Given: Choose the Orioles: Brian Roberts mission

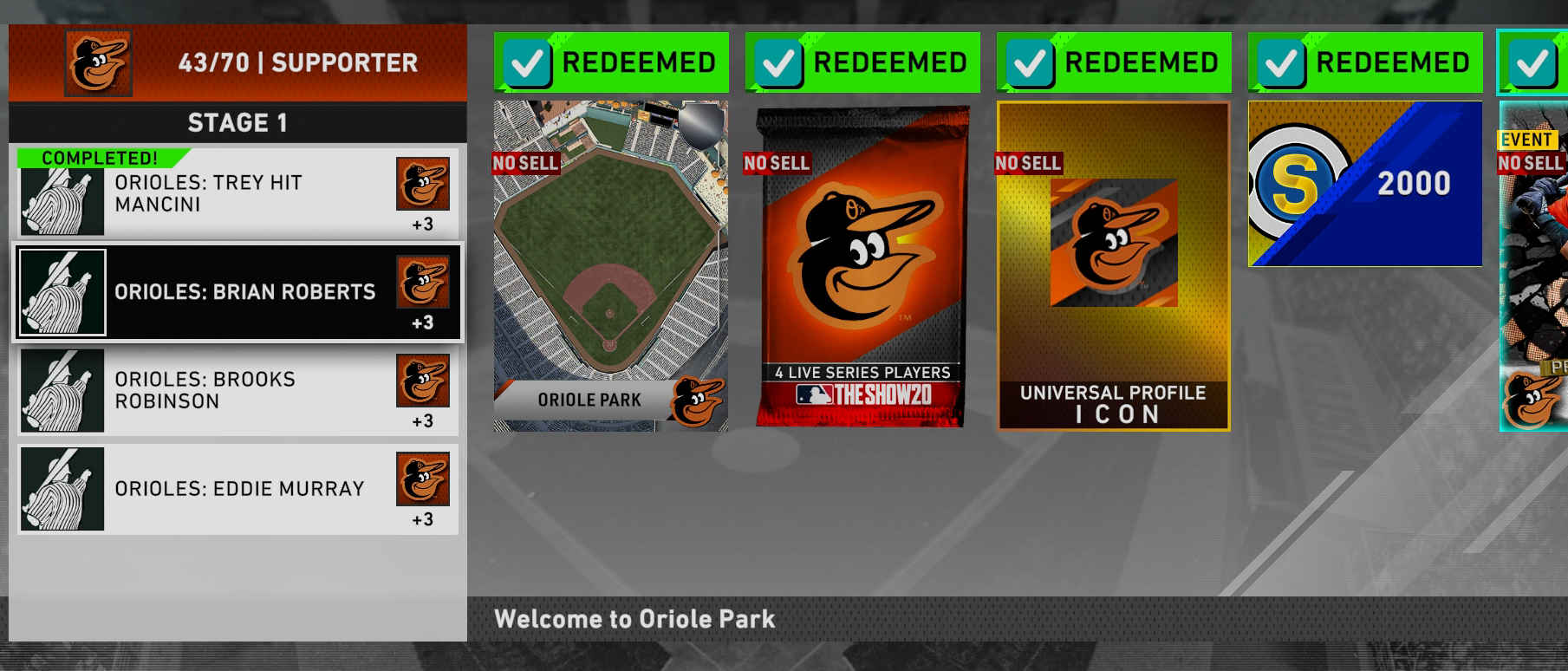Looking at the screenshot, I should coord(237,293).
